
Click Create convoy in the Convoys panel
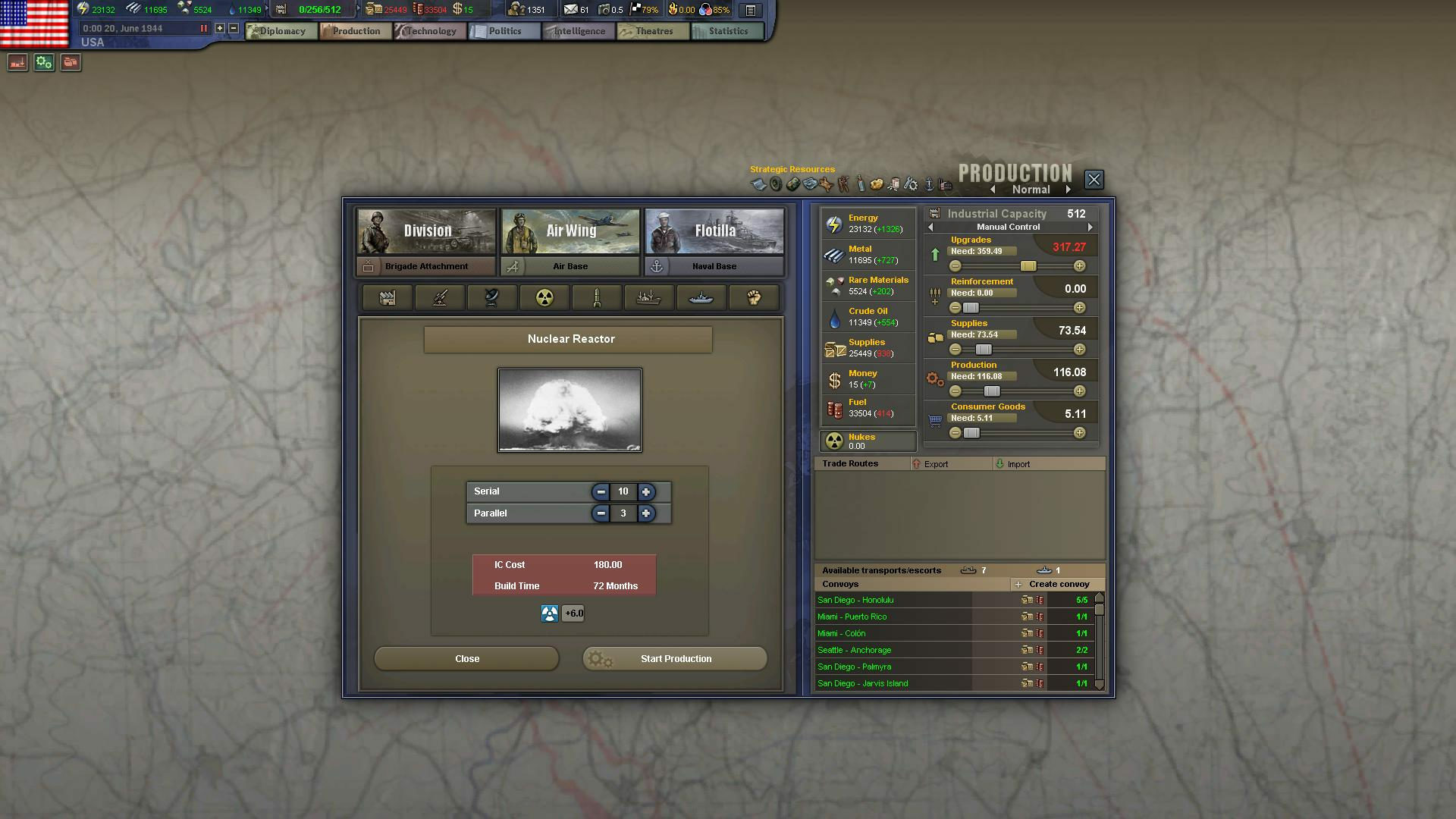tap(1057, 584)
